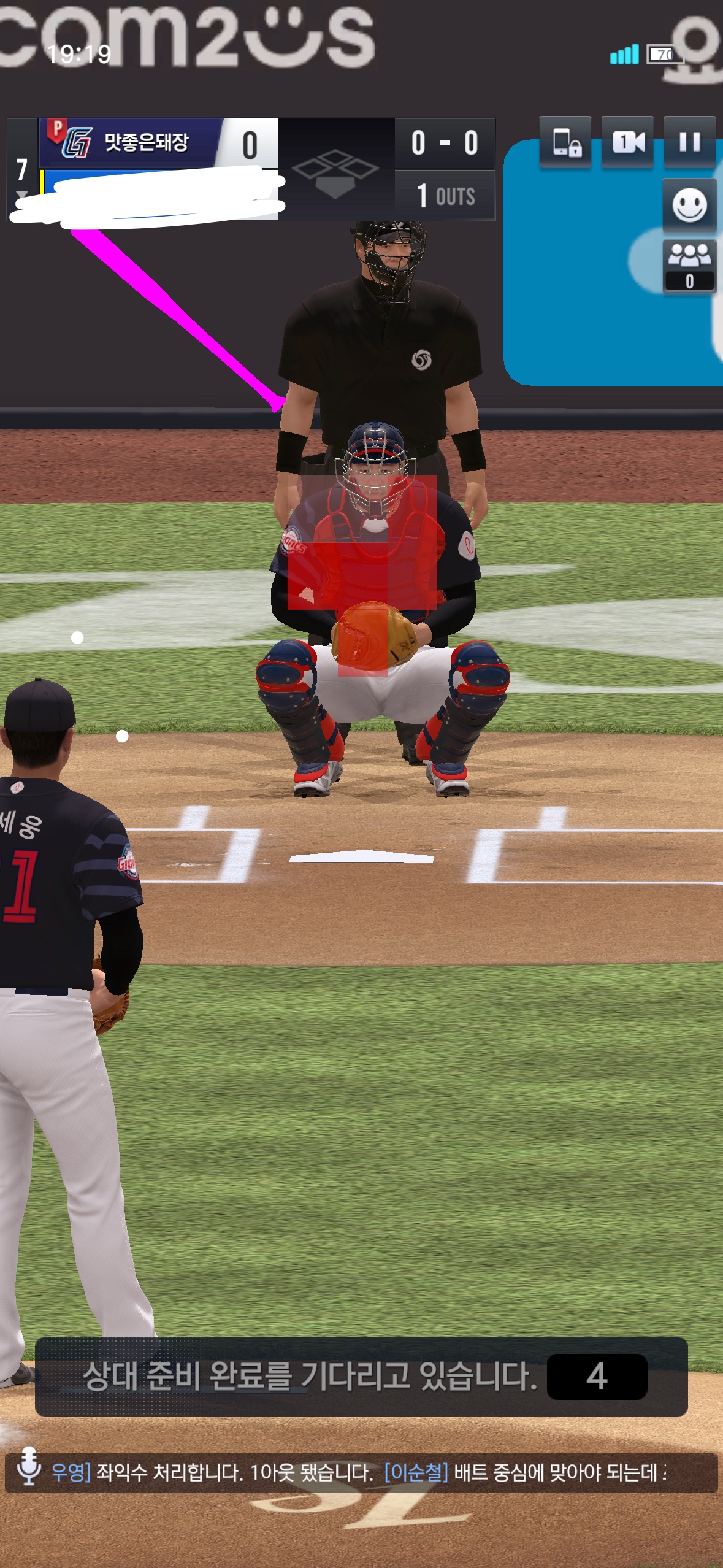723x1568 pixels.
Task: Show the spectators list
Action: click(x=689, y=266)
